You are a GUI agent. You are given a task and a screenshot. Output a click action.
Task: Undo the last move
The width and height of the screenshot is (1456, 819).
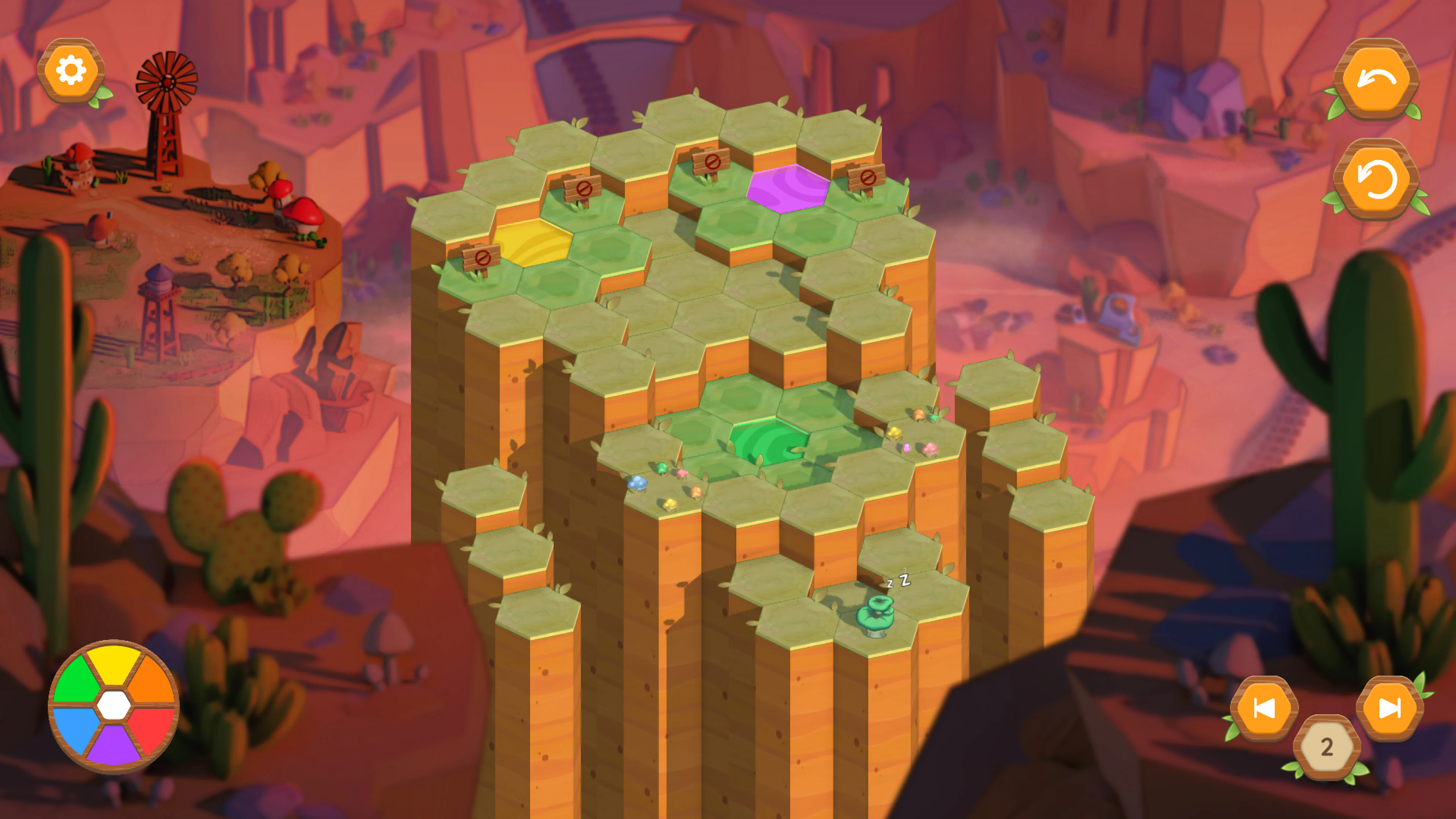click(1376, 79)
